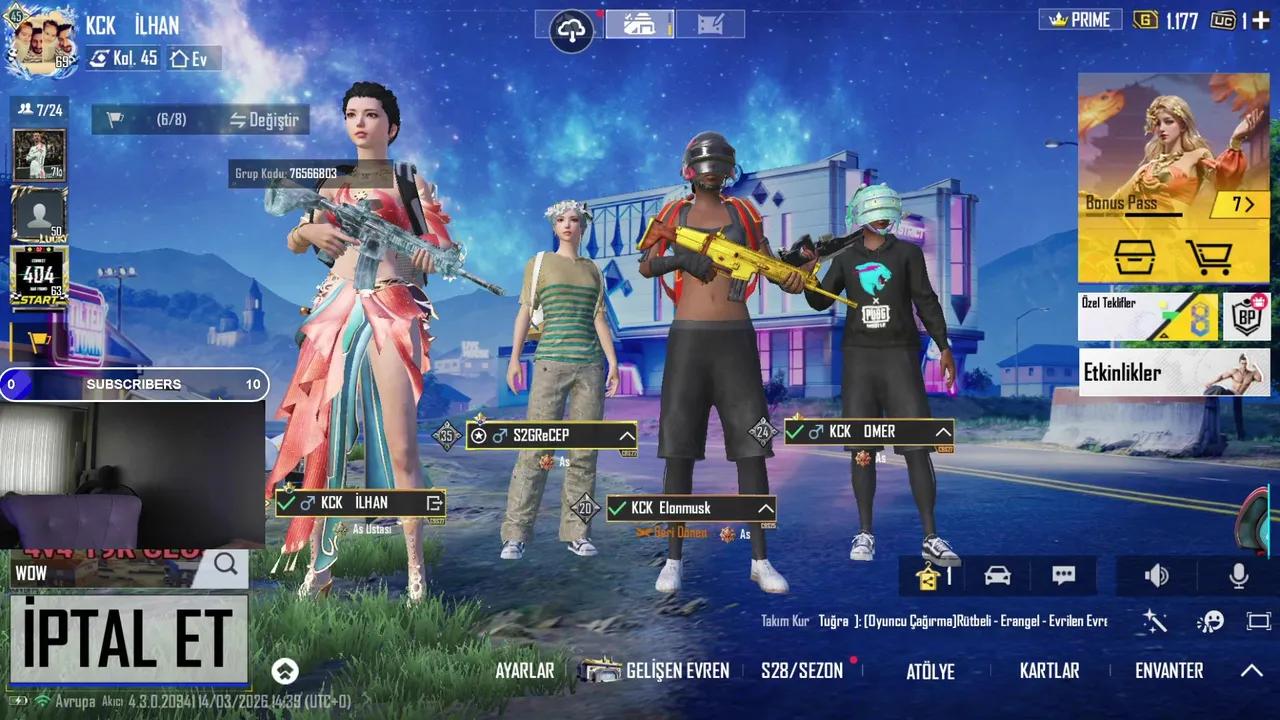Mute the microphone
The height and width of the screenshot is (720, 1280).
[x=1237, y=576]
